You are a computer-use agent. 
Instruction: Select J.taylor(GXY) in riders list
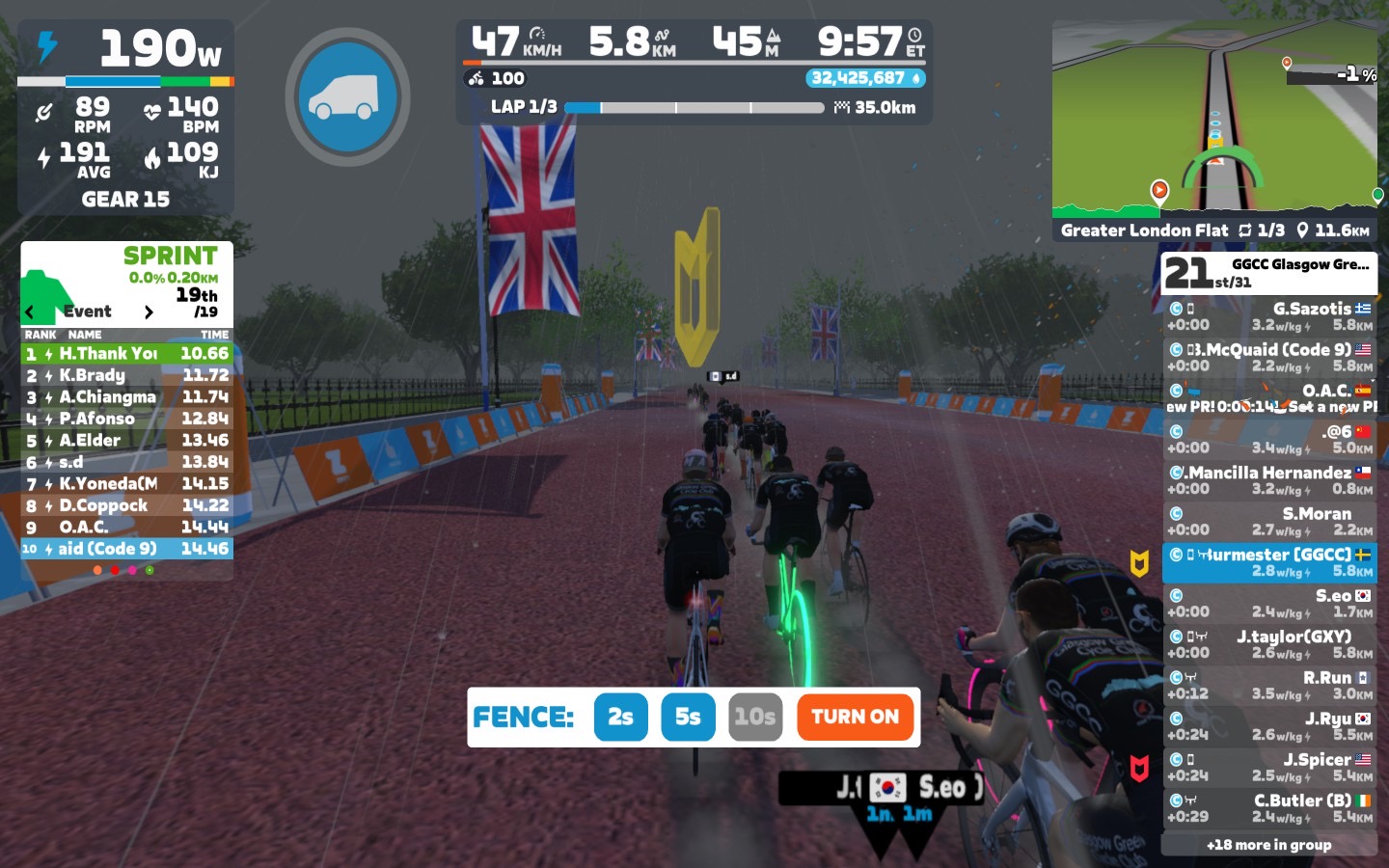pyautogui.click(x=1268, y=644)
